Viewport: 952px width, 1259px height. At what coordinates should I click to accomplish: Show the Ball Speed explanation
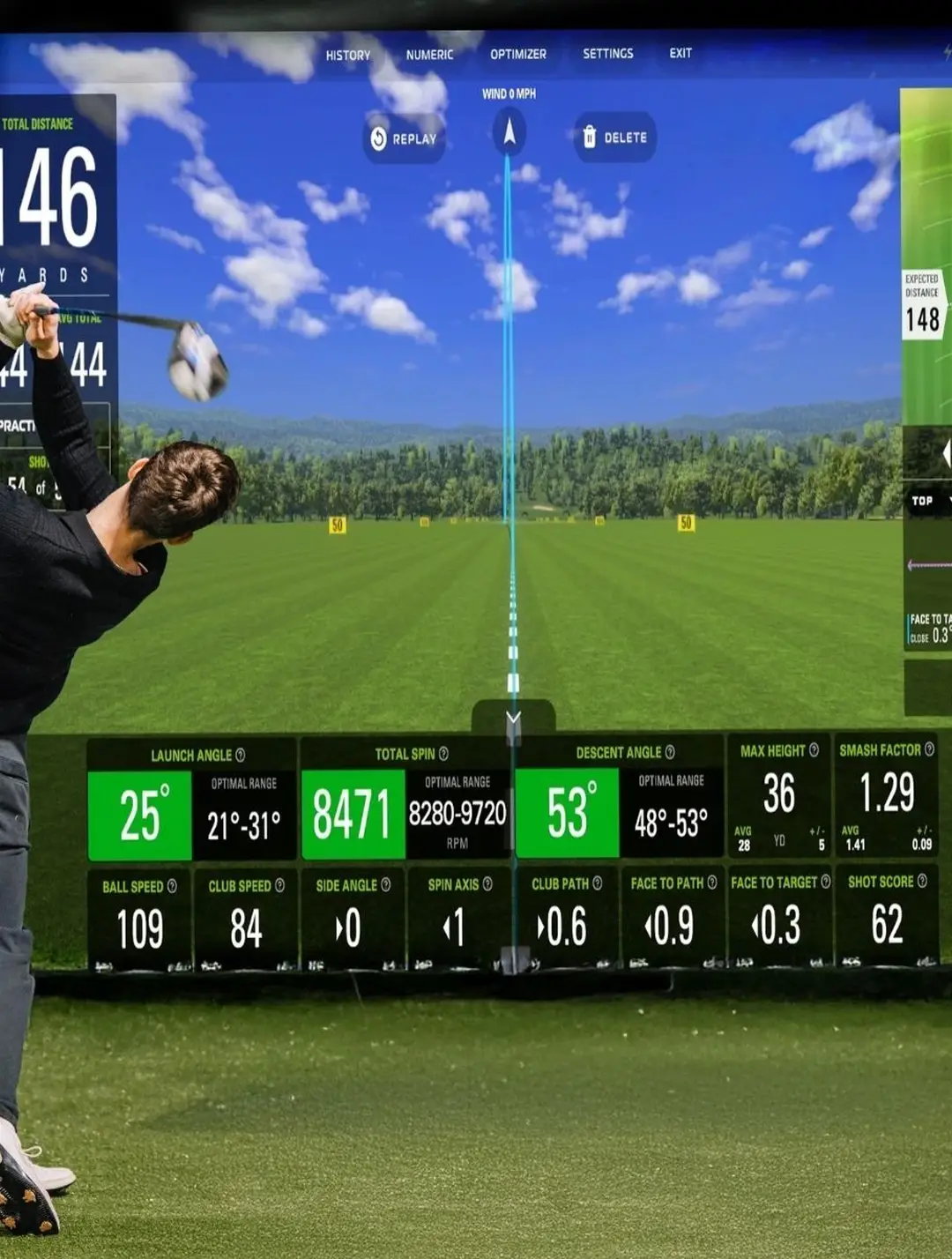click(172, 886)
